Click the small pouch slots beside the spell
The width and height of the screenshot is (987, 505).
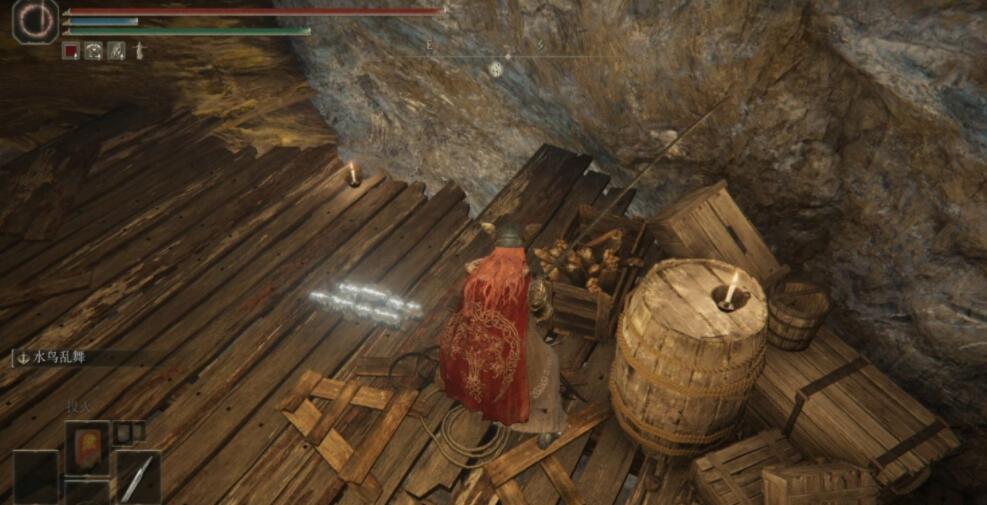click(129, 432)
